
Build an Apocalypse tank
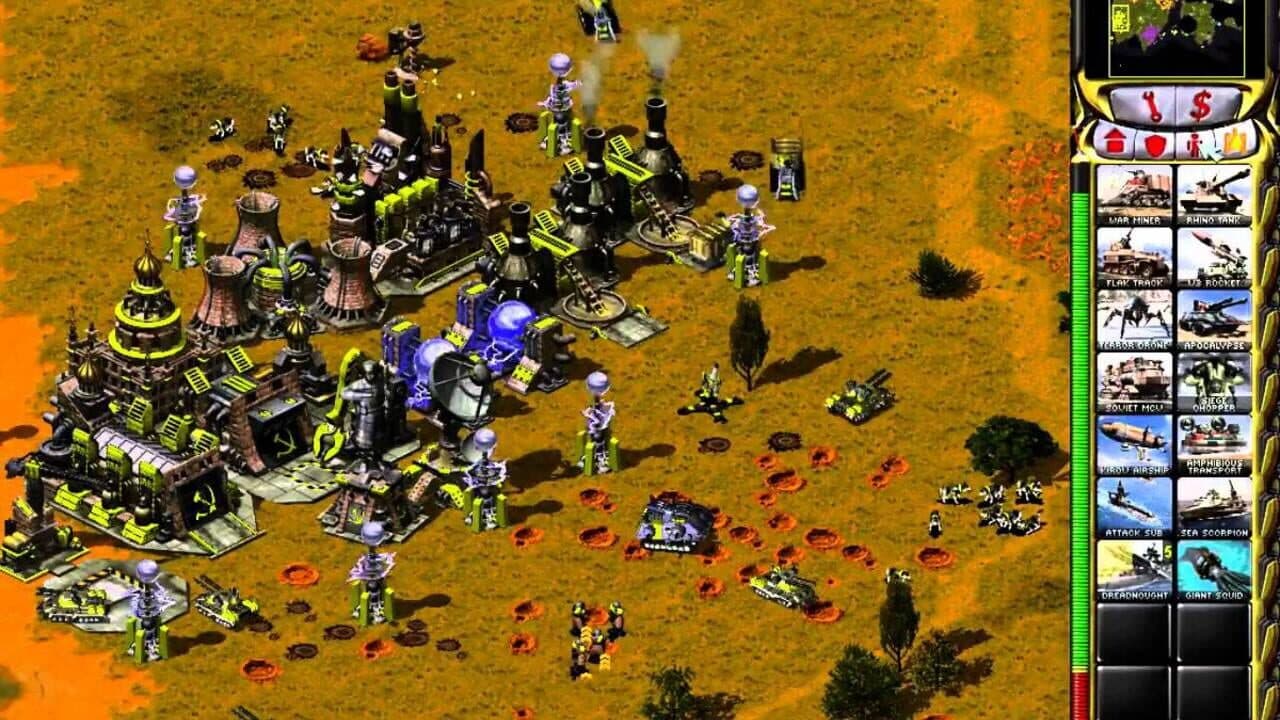(1215, 320)
